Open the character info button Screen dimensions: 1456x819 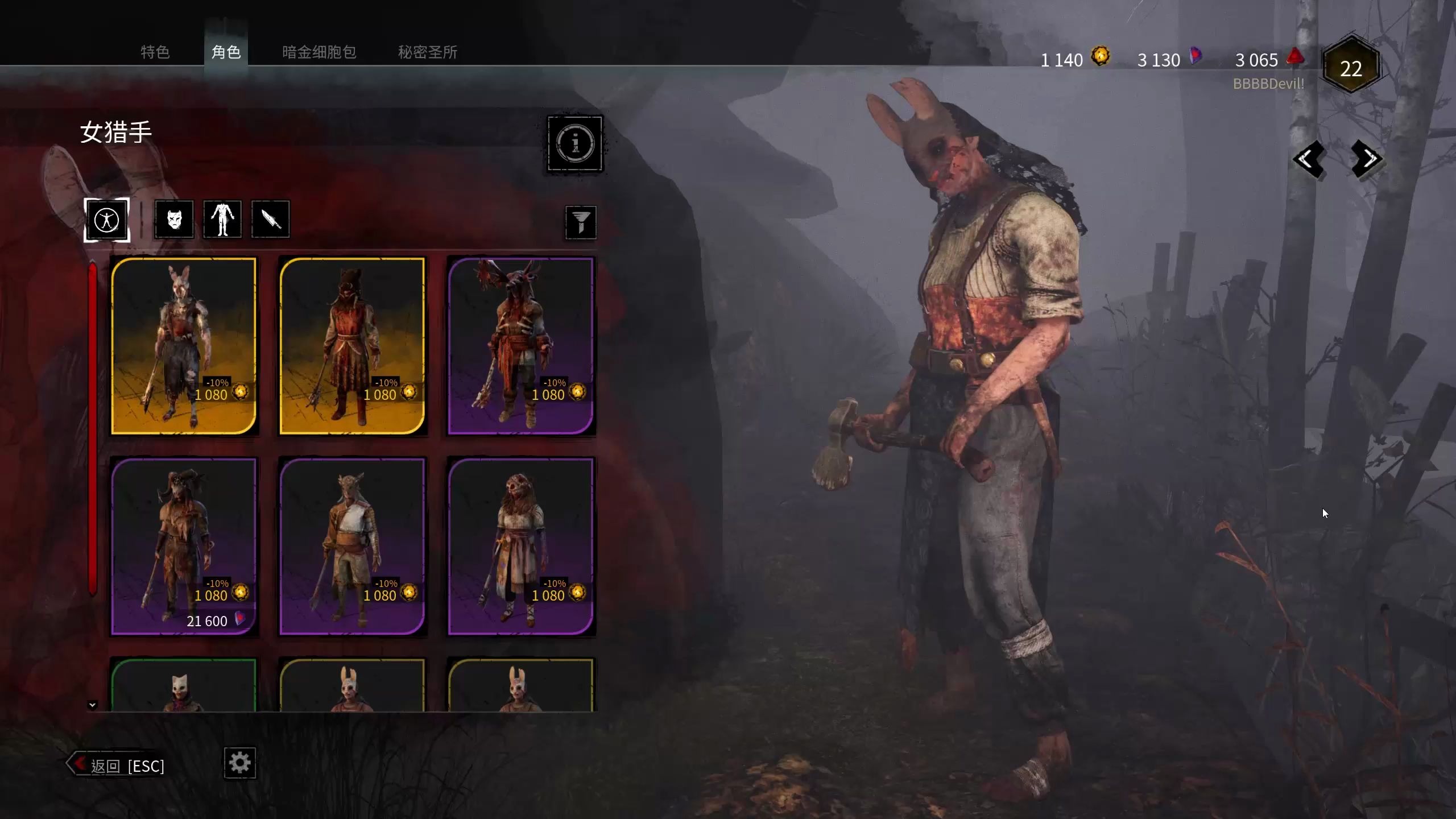574,143
